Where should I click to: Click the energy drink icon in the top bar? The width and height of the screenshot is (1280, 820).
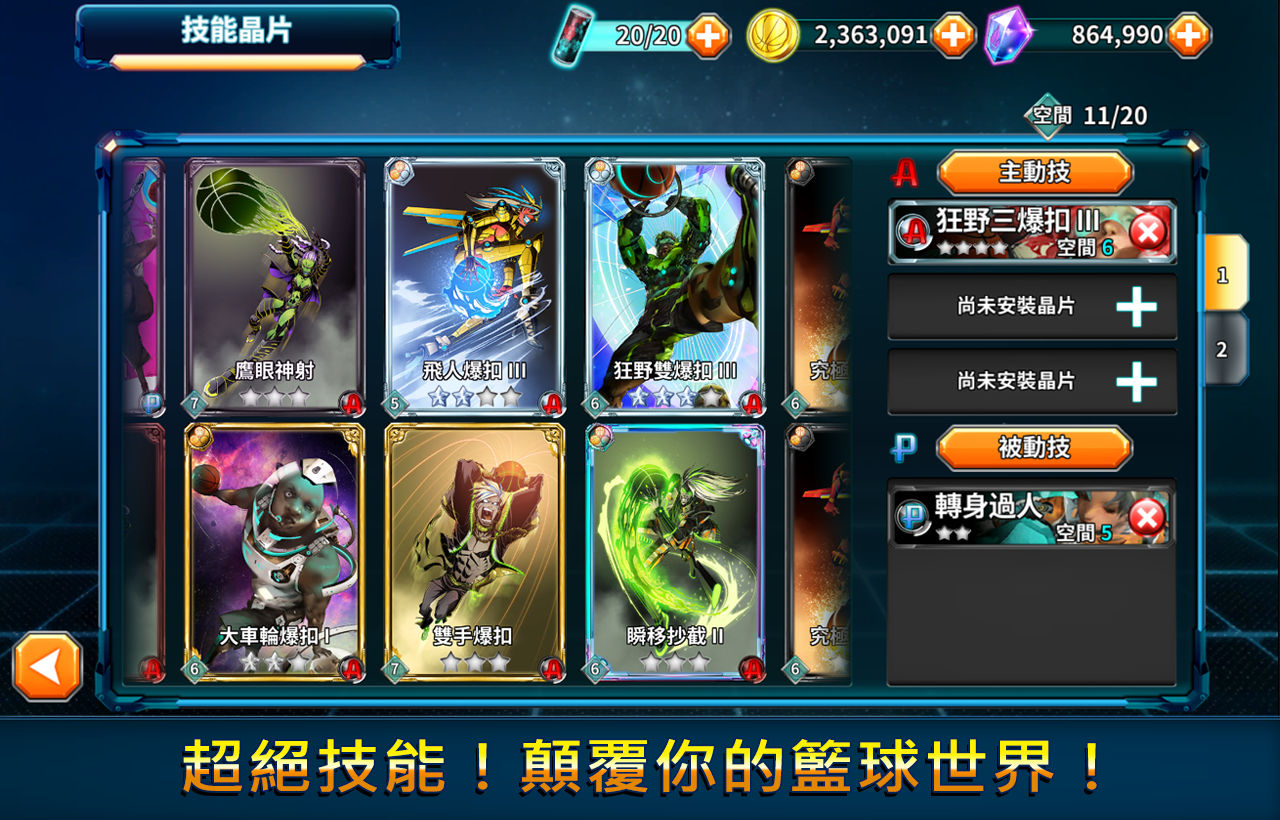572,34
